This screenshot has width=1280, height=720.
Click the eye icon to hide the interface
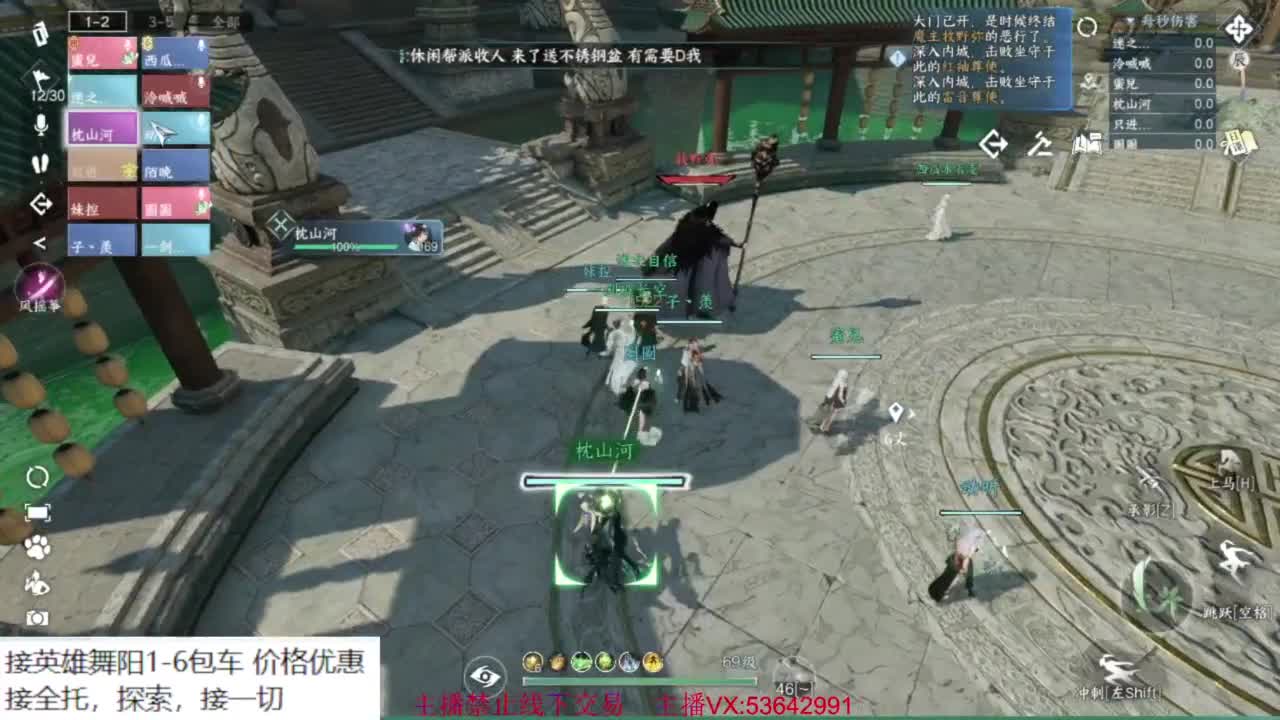[x=487, y=676]
